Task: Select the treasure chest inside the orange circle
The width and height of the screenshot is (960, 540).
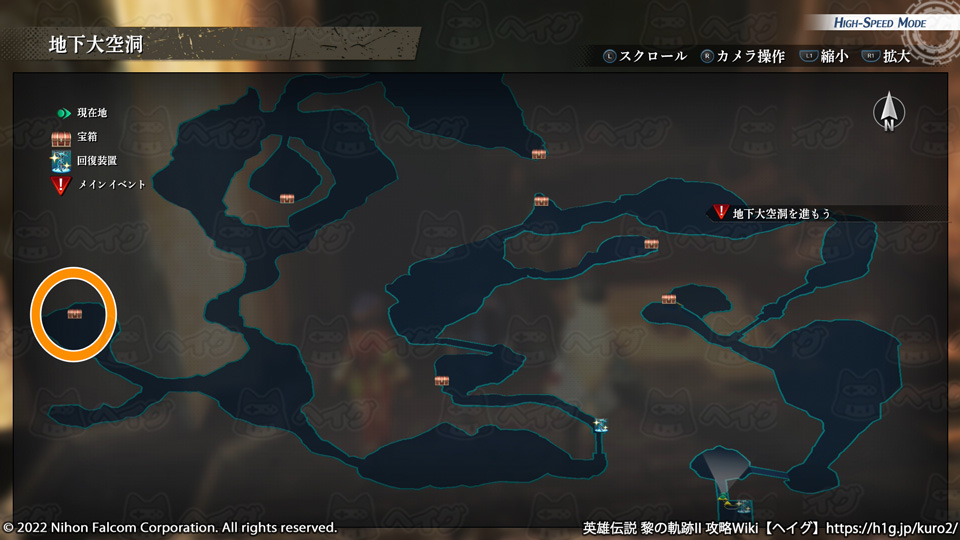Action: pyautogui.click(x=74, y=314)
